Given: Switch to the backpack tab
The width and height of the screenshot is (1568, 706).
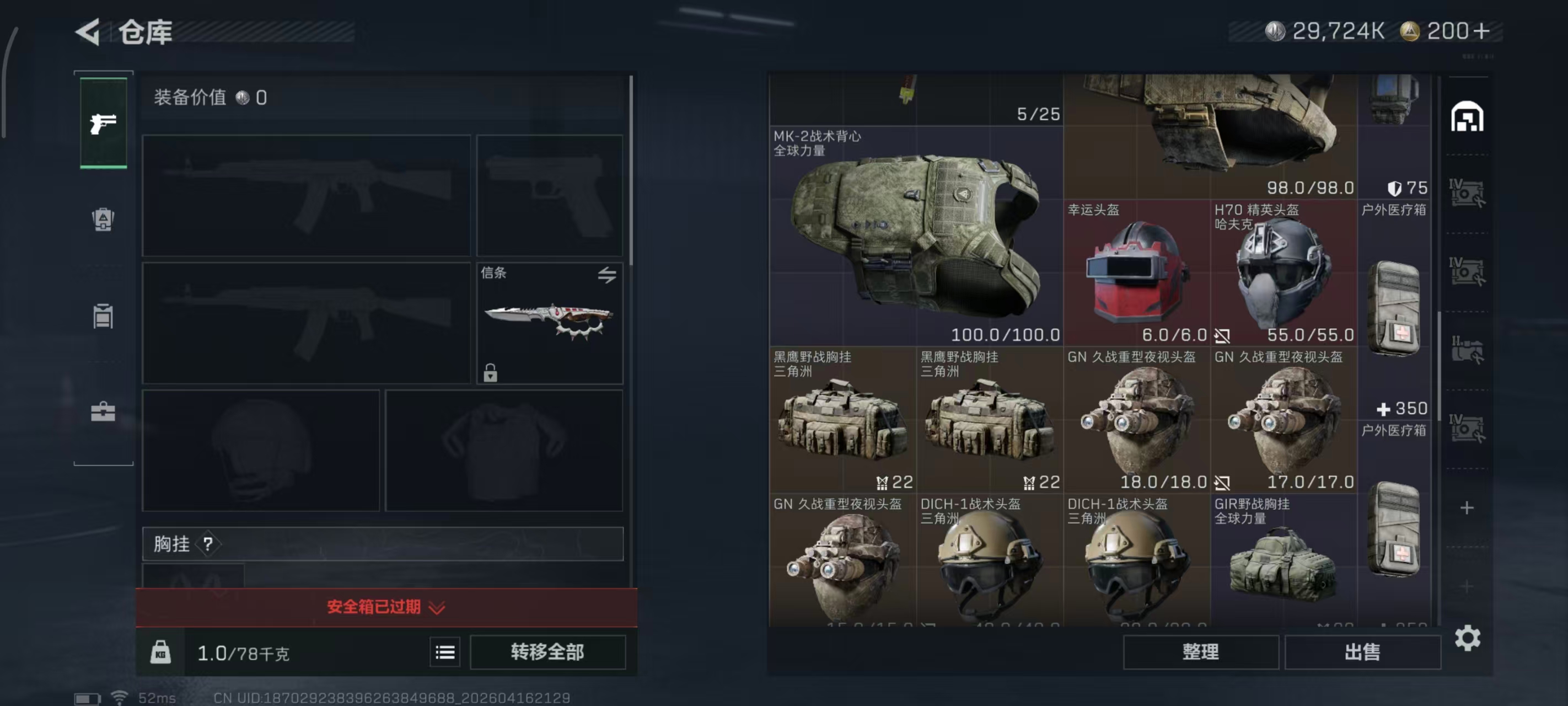Looking at the screenshot, I should 103,220.
